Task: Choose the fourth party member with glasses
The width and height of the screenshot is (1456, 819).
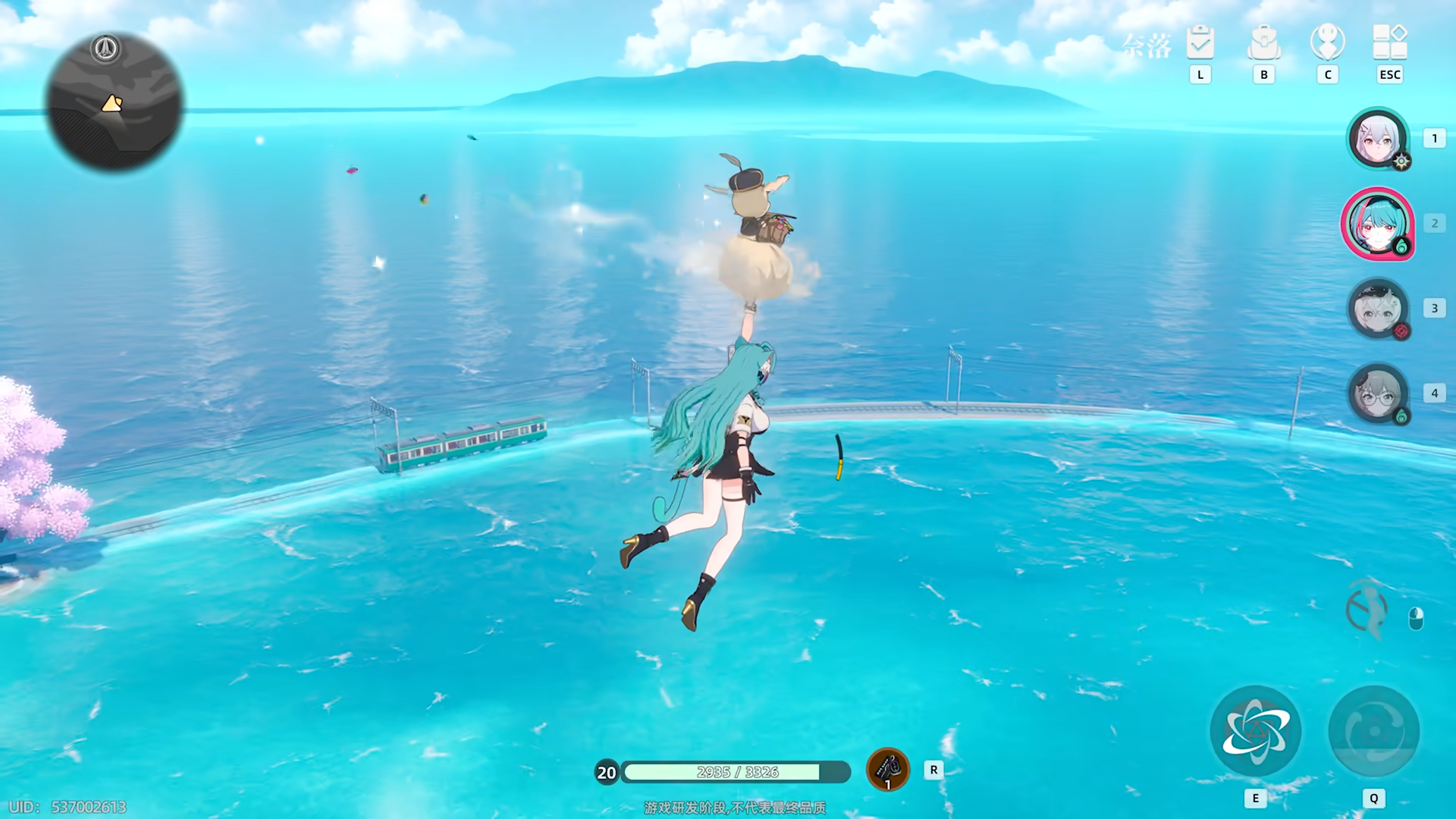Action: tap(1377, 394)
